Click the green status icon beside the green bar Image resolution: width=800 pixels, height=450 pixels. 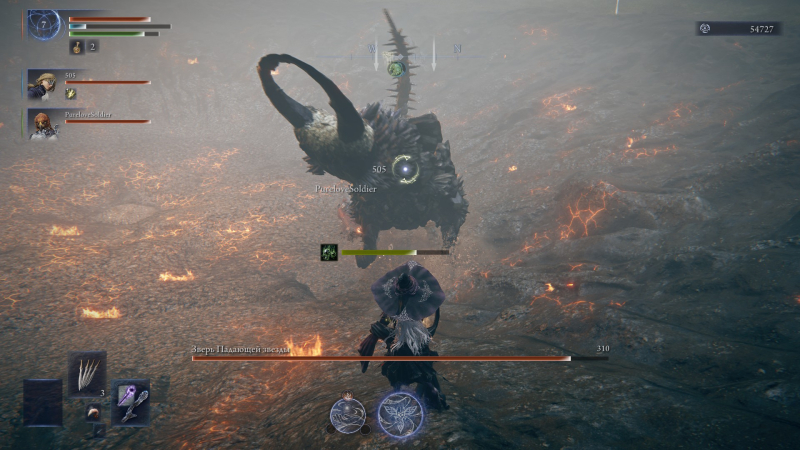(x=328, y=252)
